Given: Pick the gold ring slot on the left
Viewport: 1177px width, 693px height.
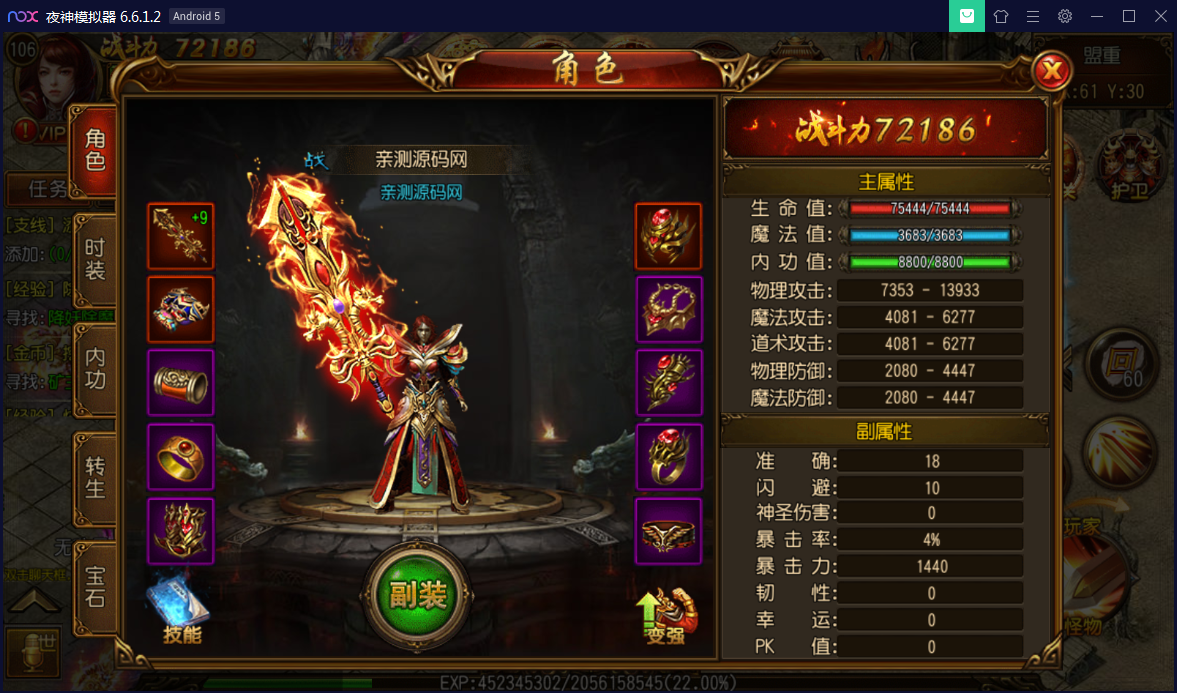Looking at the screenshot, I should [x=180, y=456].
